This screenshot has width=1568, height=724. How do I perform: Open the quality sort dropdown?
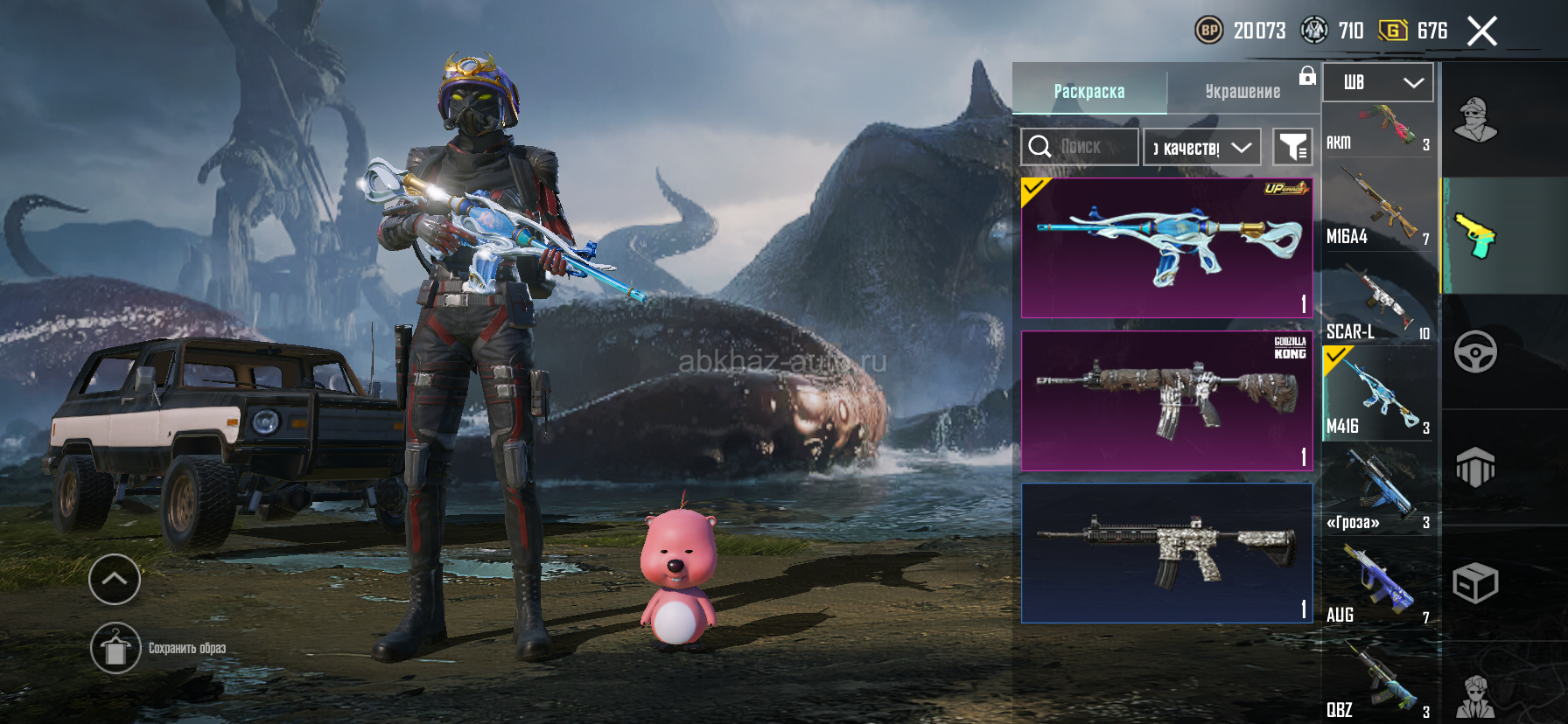click(x=1202, y=147)
